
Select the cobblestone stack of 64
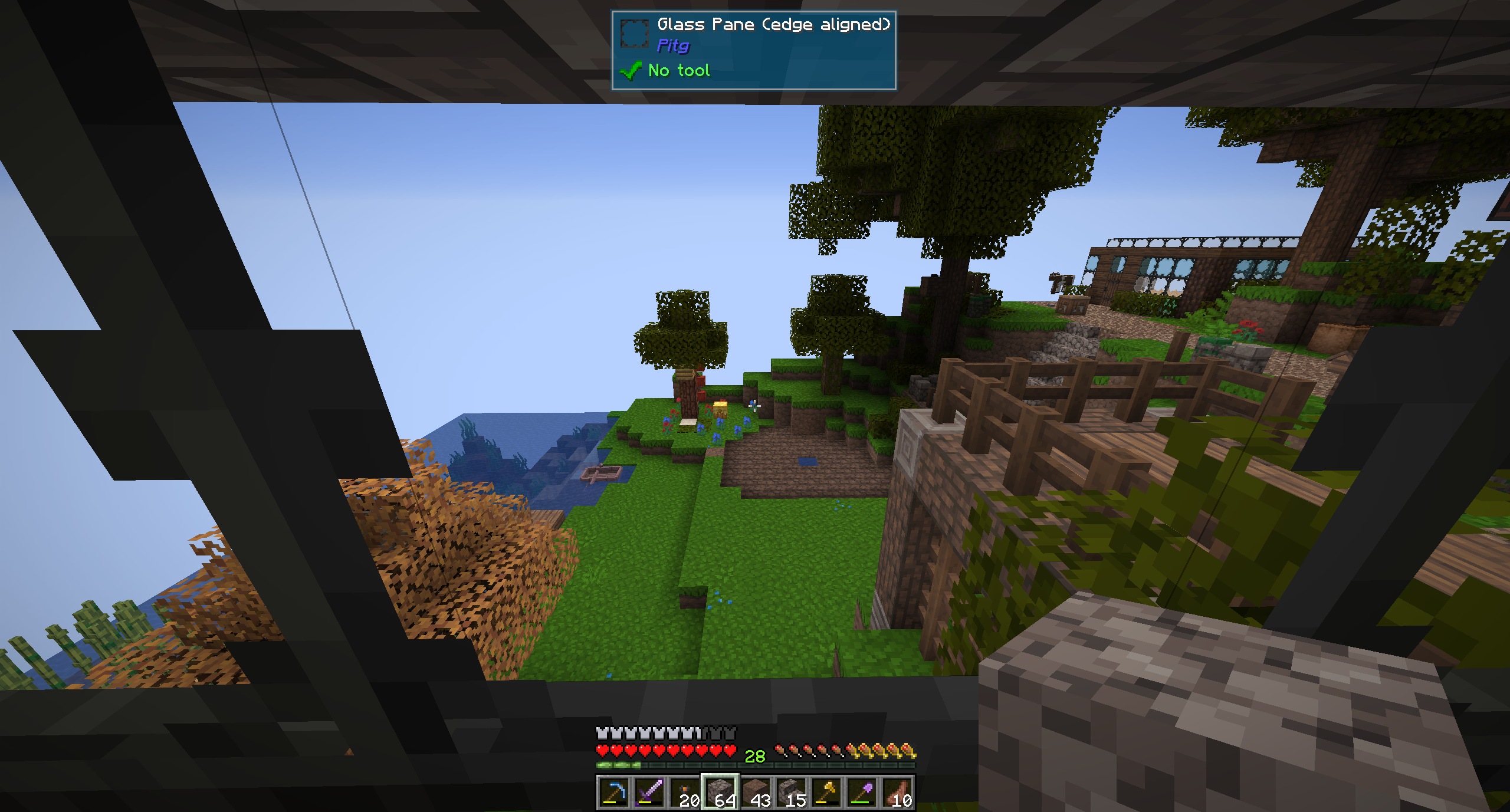click(720, 792)
